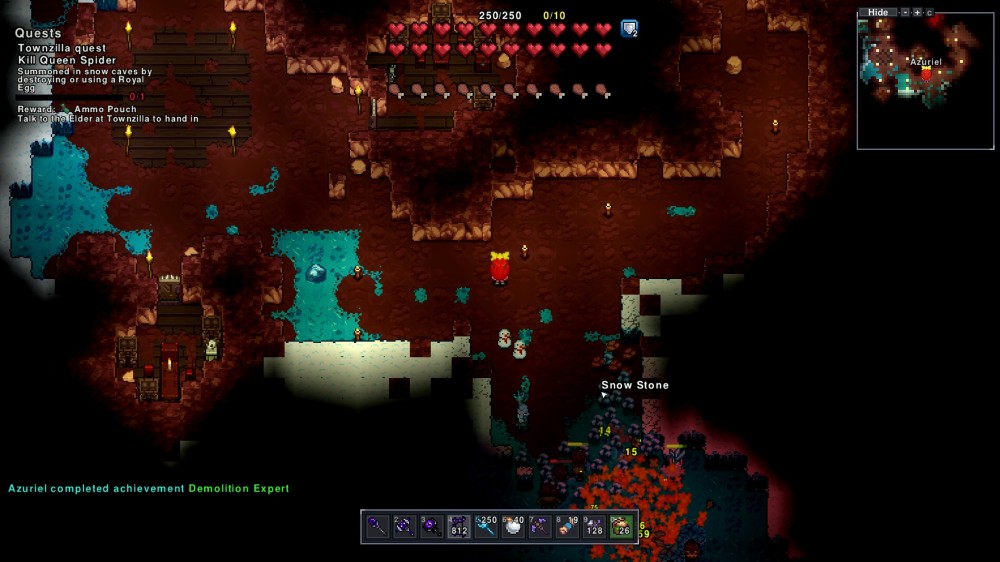The image size is (1000, 562).
Task: Zoom out the minimap with the minus button
Action: pyautogui.click(x=905, y=12)
